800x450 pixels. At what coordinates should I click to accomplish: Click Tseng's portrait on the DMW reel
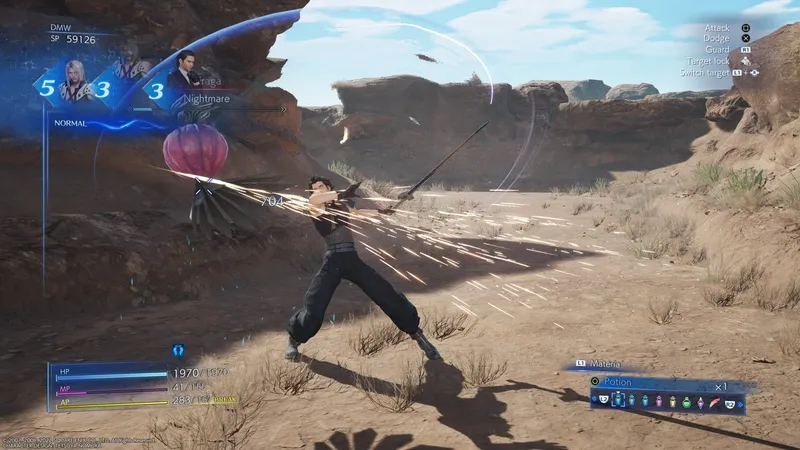185,72
